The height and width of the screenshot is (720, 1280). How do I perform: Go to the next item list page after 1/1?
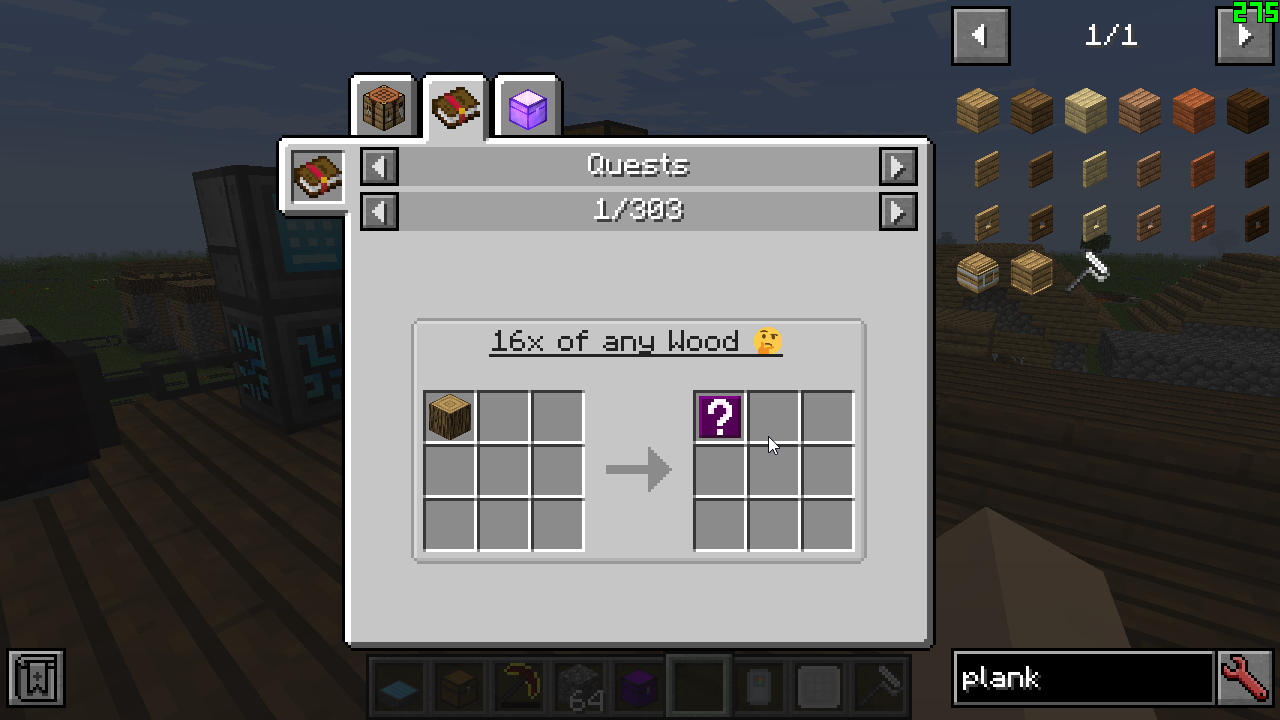coord(1245,36)
